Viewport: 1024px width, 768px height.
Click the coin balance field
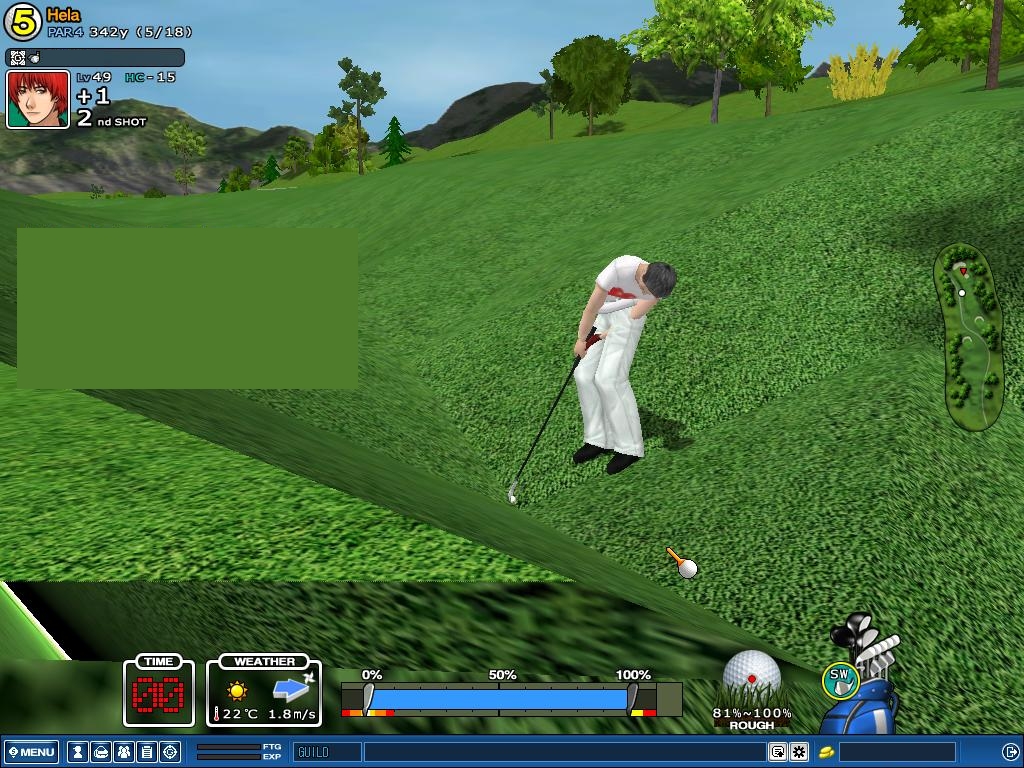pyautogui.click(x=897, y=752)
